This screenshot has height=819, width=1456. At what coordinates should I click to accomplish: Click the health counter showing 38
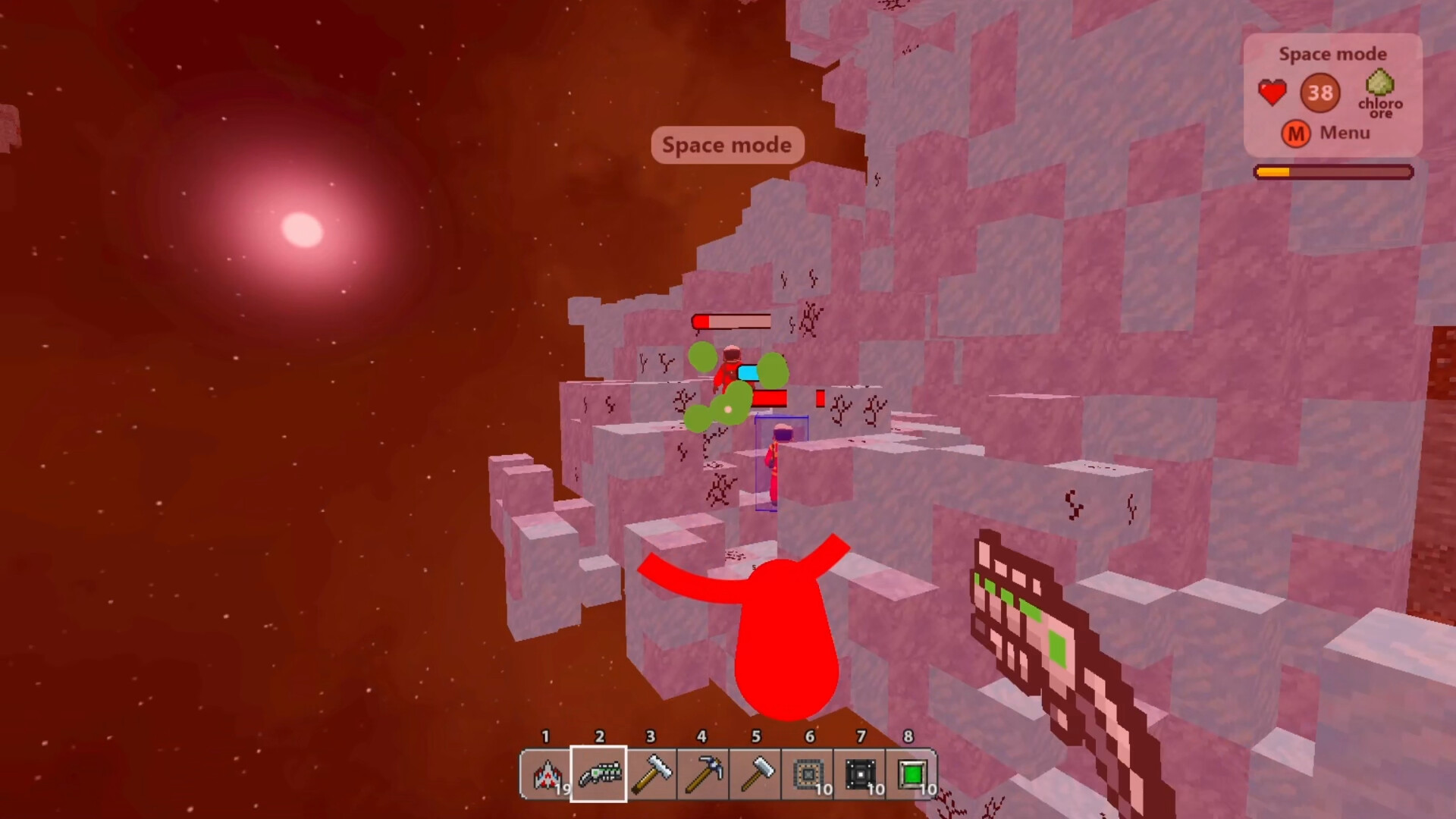click(x=1320, y=92)
